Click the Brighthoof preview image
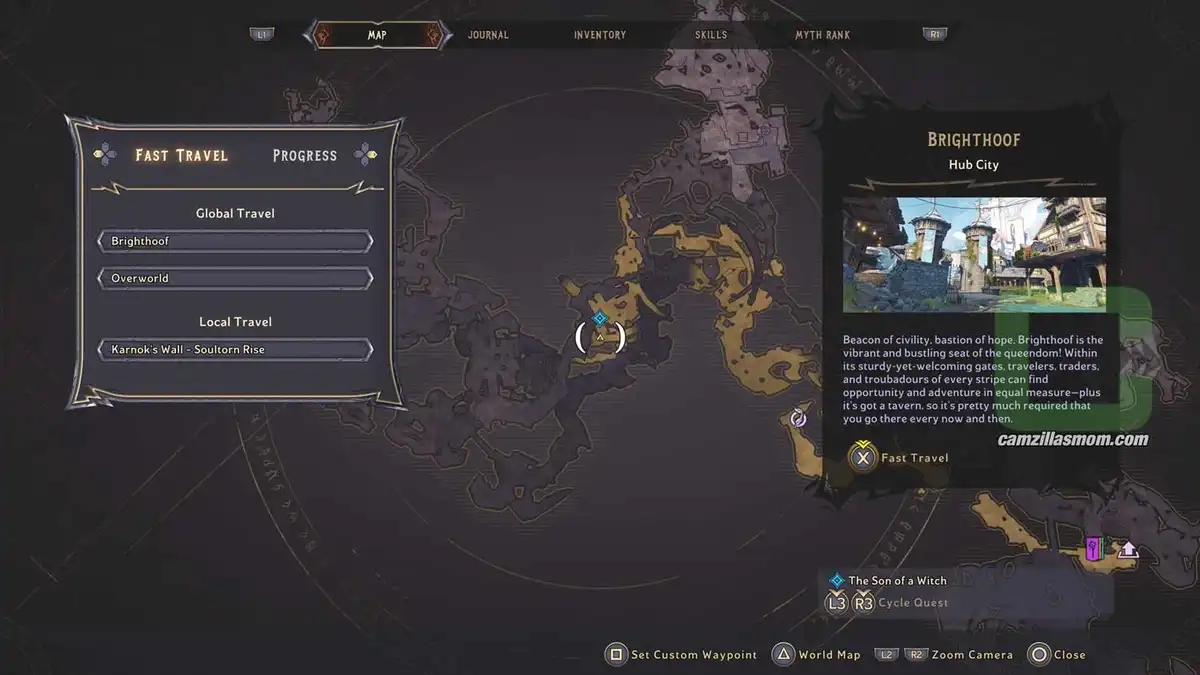Viewport: 1200px width, 675px height. coord(974,254)
